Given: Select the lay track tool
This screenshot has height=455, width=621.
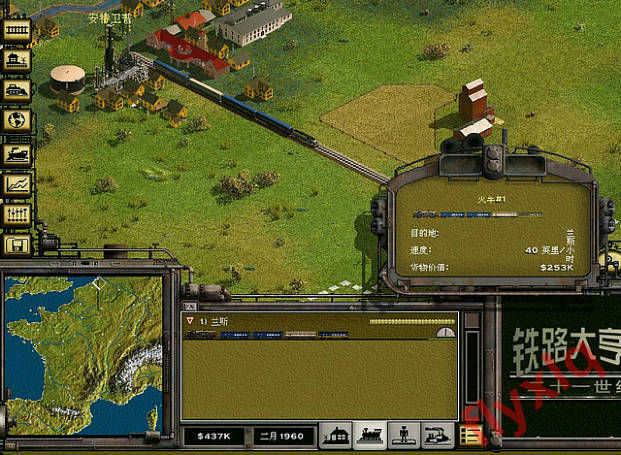Looking at the screenshot, I should [x=17, y=30].
